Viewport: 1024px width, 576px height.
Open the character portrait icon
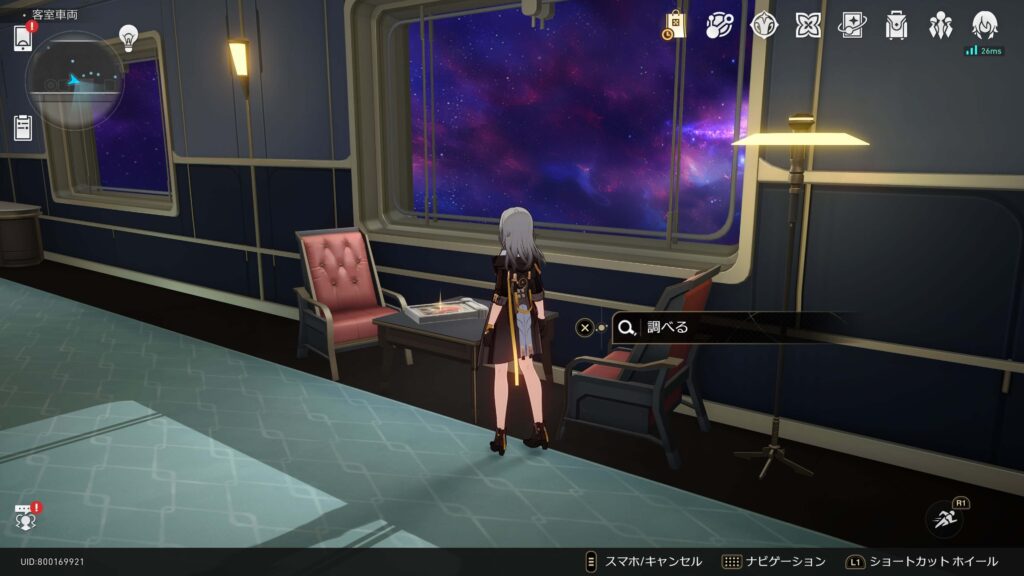click(984, 25)
